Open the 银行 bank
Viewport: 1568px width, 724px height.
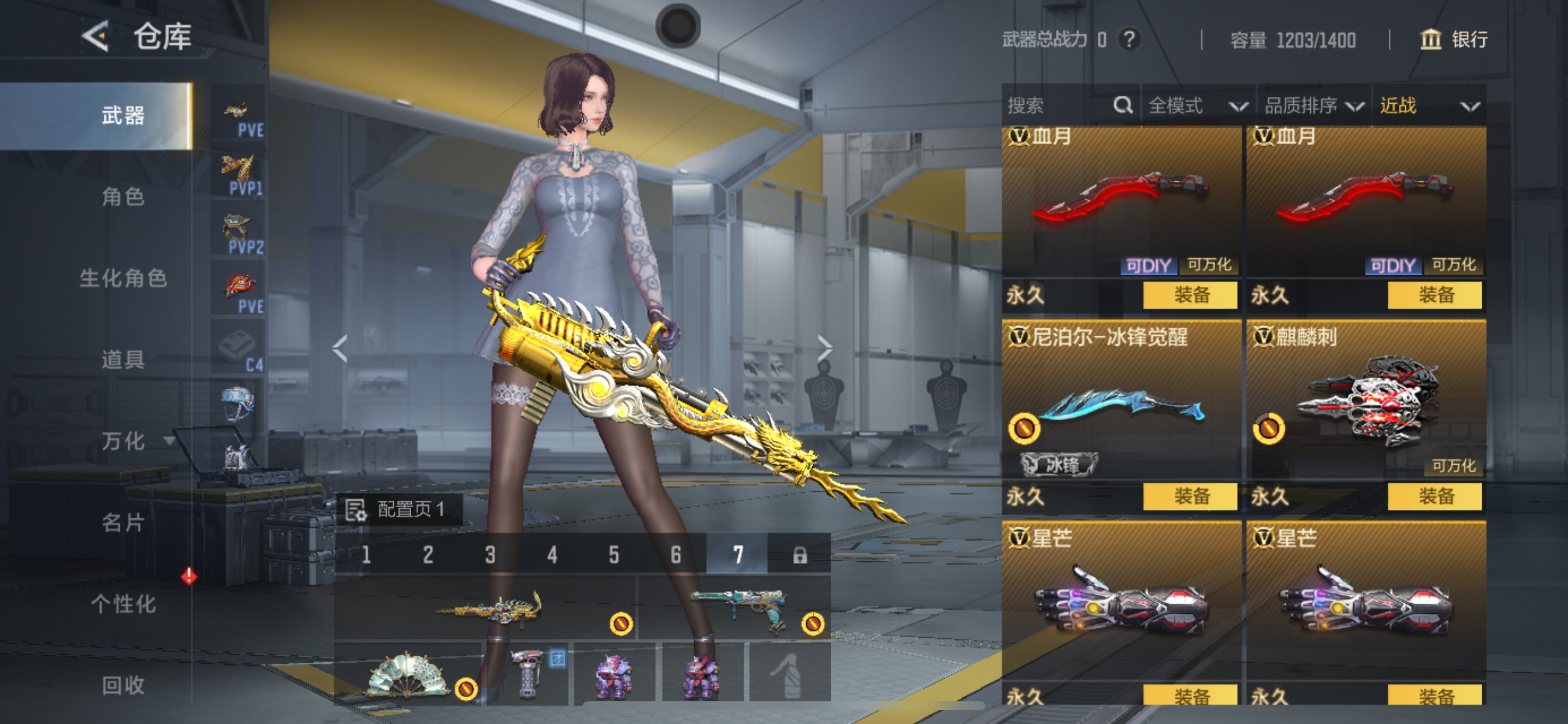[1454, 40]
